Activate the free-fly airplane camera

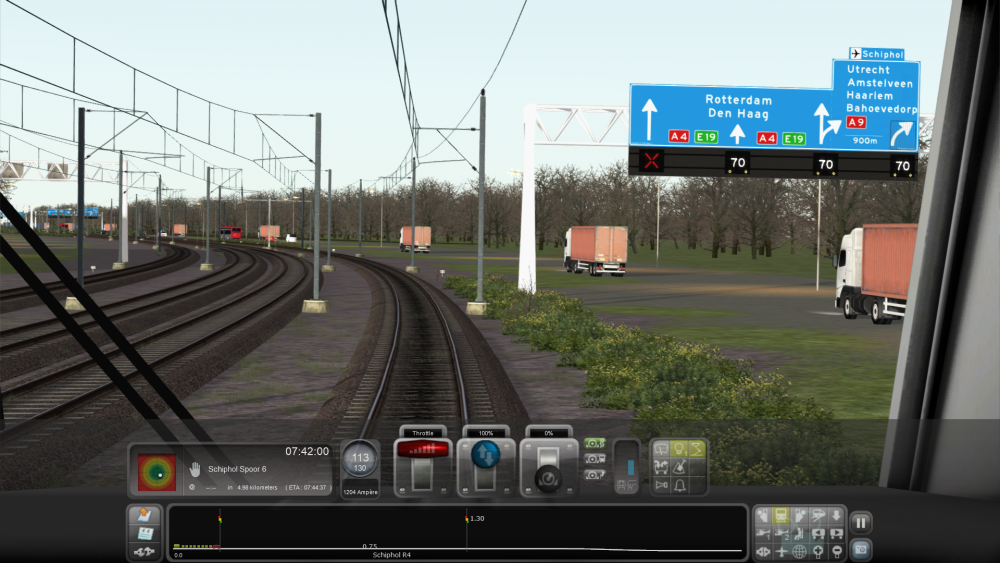[x=781, y=551]
